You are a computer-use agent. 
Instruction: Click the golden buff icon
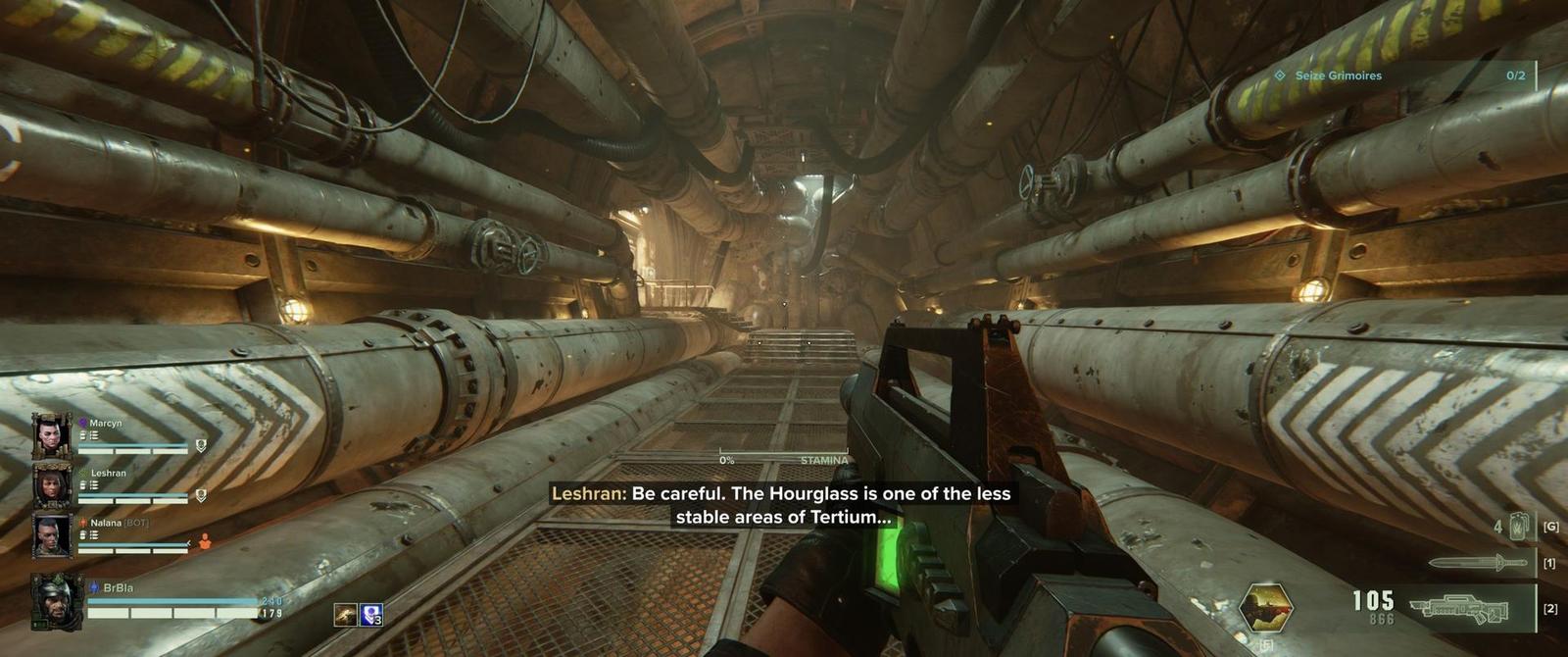pyautogui.click(x=345, y=615)
